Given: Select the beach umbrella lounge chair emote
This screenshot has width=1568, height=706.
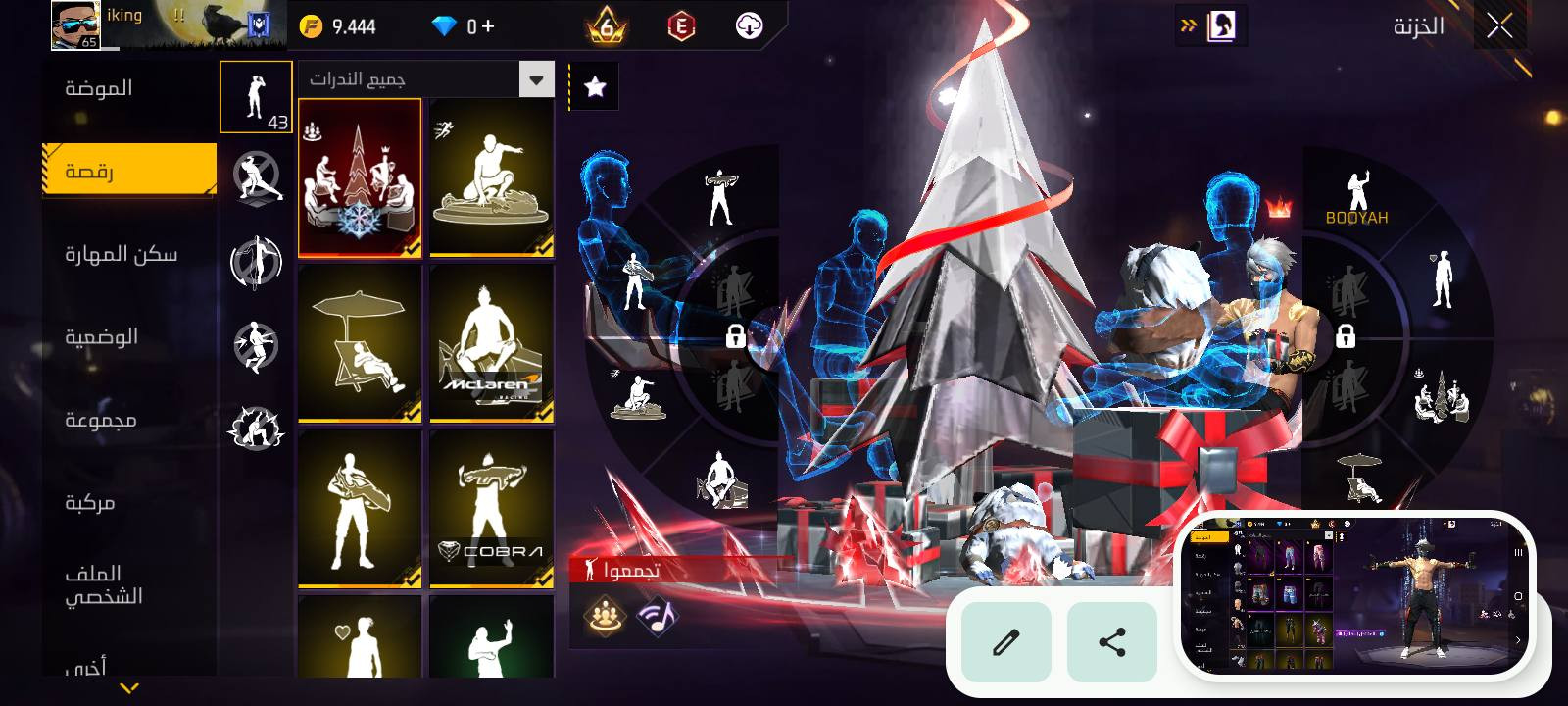Looking at the screenshot, I should coord(360,344).
